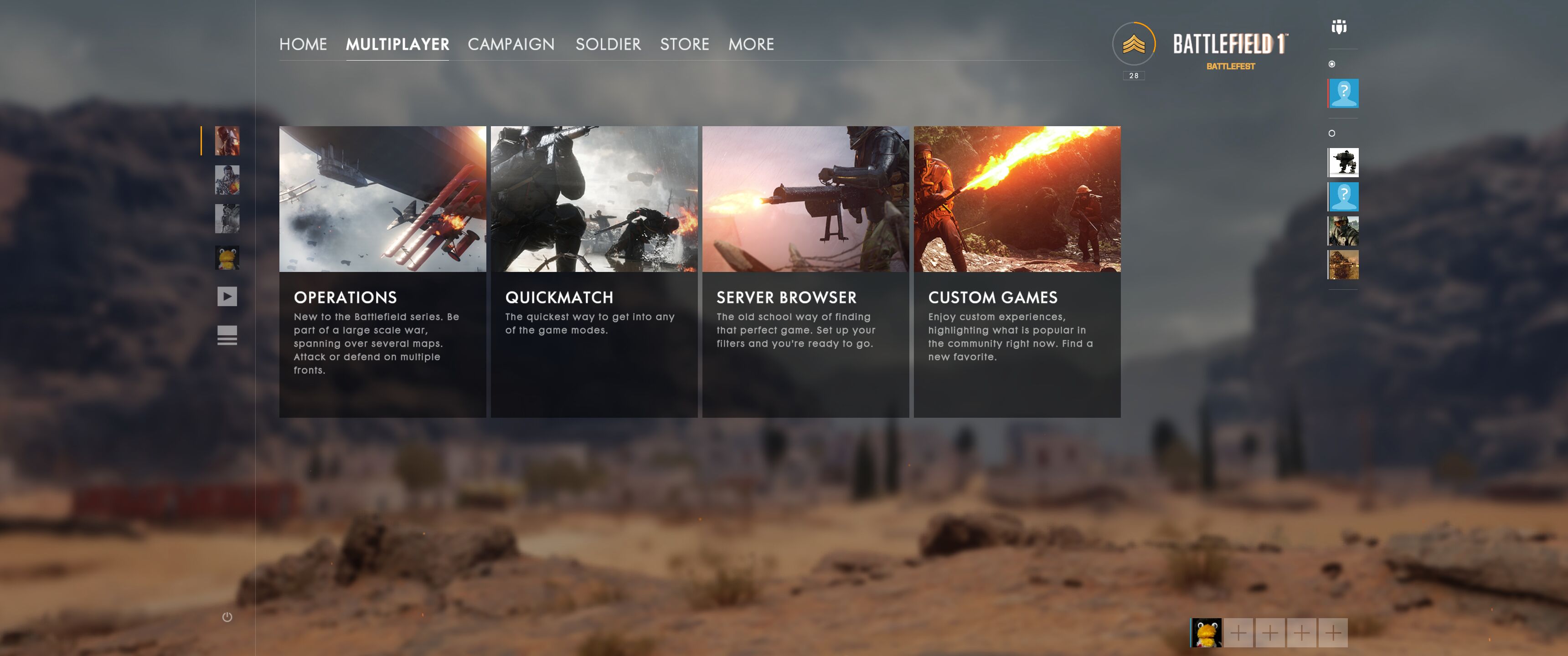
Task: Open the CAMPAIGN tab
Action: coord(511,44)
